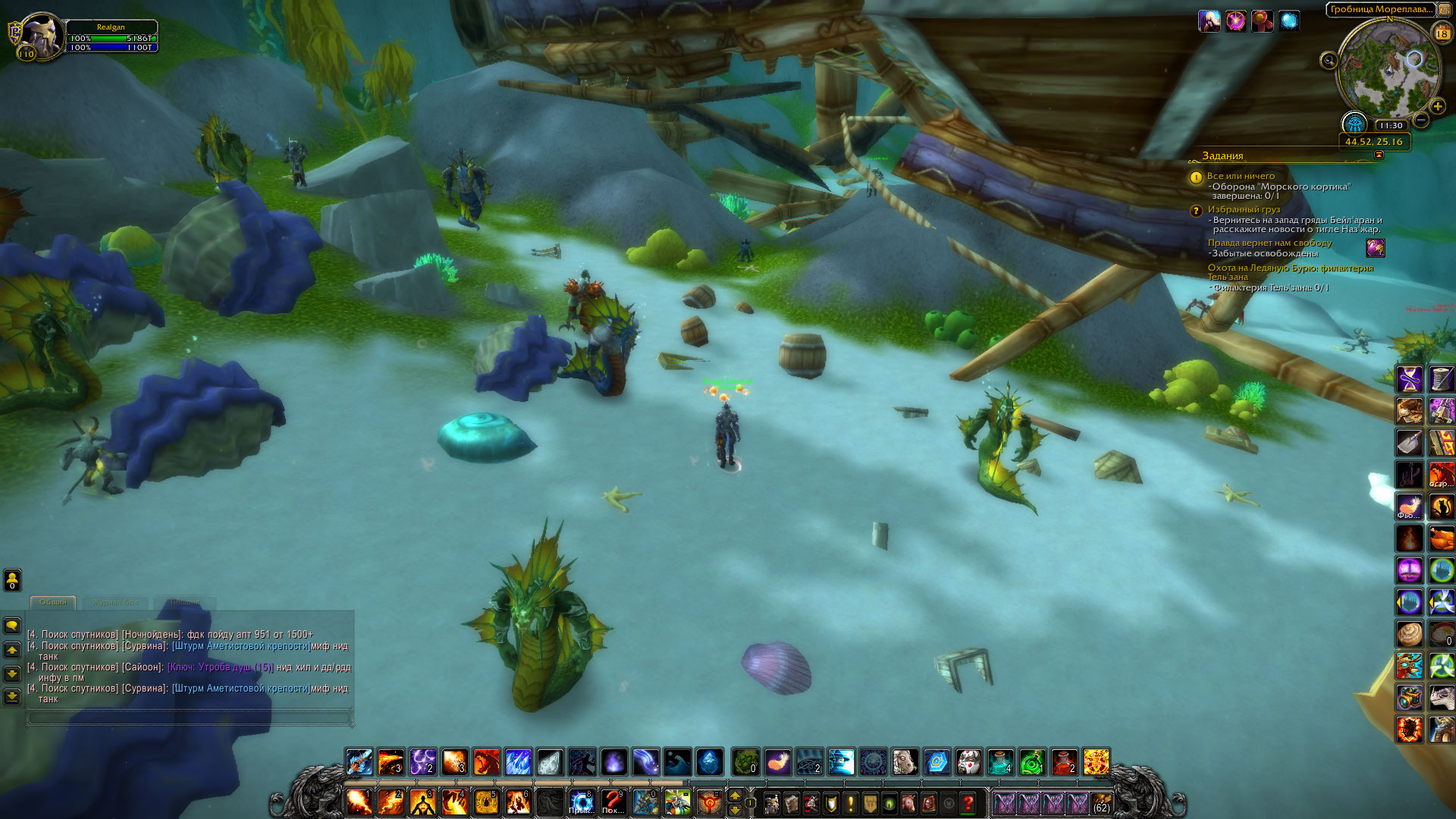1456x819 pixels.
Task: Collapse the Задания quest tracker
Action: pyautogui.click(x=1379, y=155)
